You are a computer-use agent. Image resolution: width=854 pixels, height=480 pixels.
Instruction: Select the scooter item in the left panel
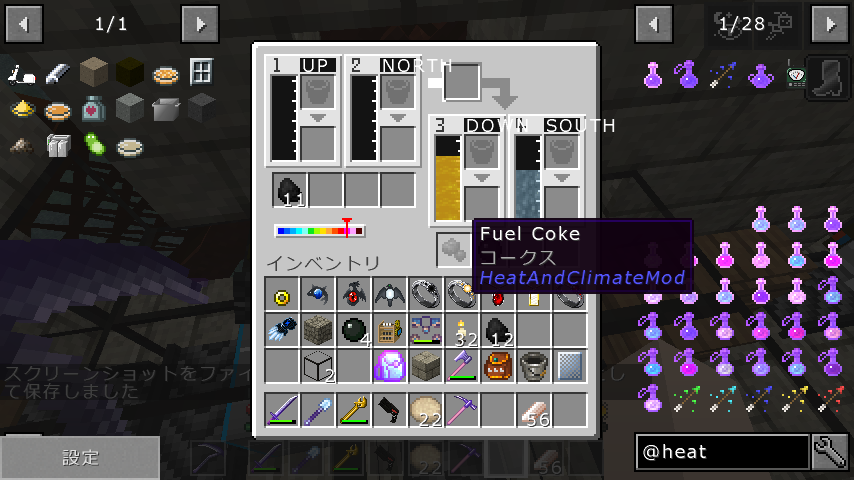click(x=22, y=74)
